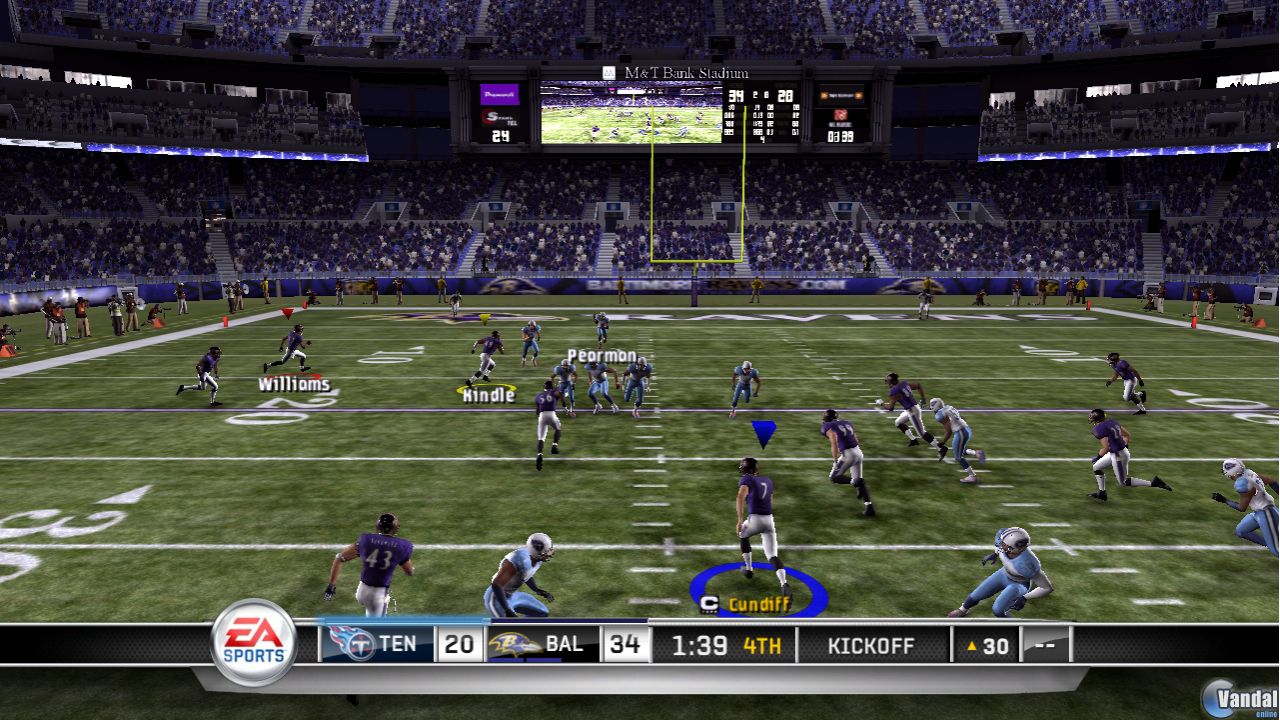Image resolution: width=1280 pixels, height=720 pixels.
Task: Click the 4TH quarter indicator
Action: coord(761,645)
